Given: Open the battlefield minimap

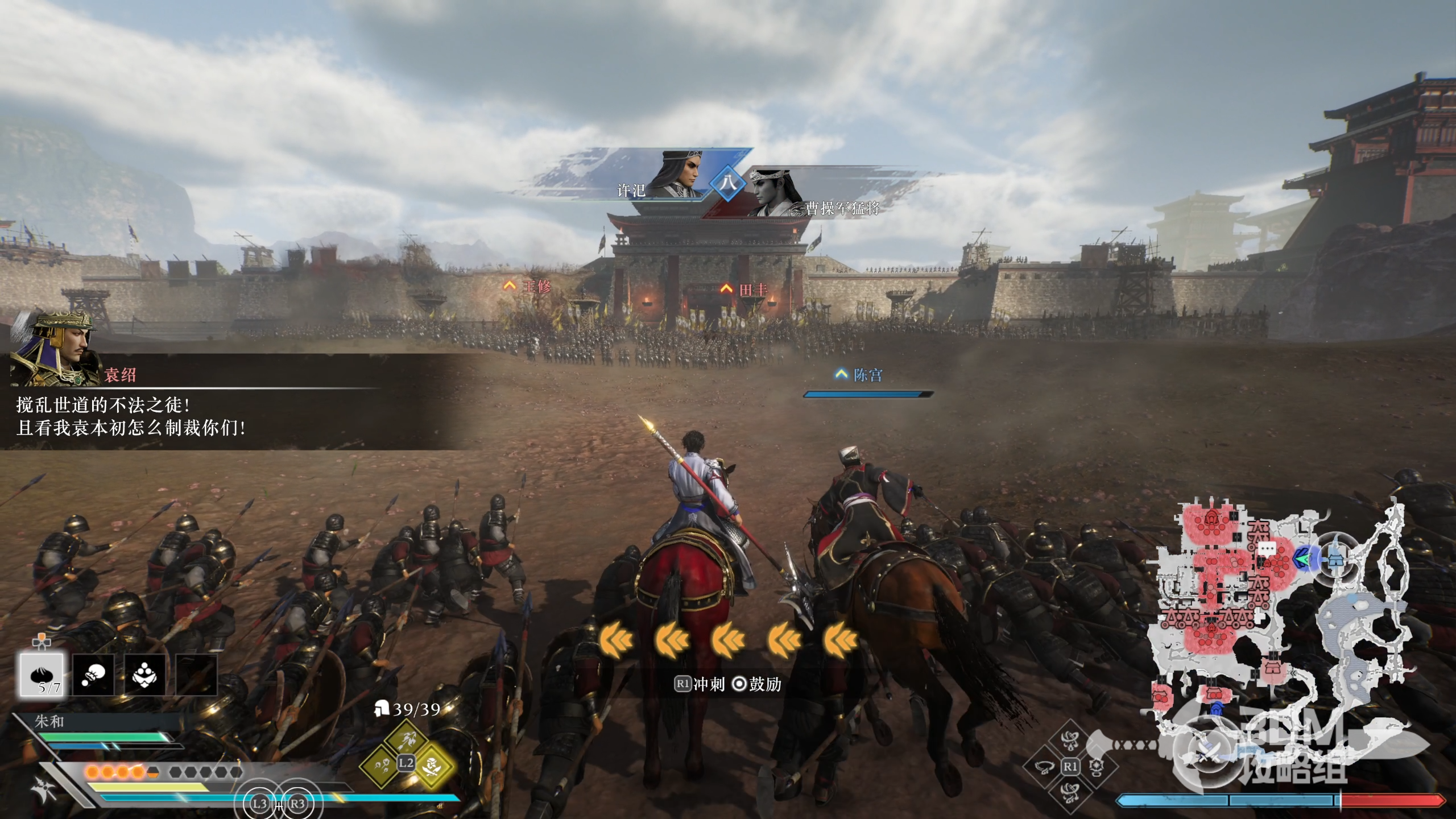Looking at the screenshot, I should (1280, 626).
